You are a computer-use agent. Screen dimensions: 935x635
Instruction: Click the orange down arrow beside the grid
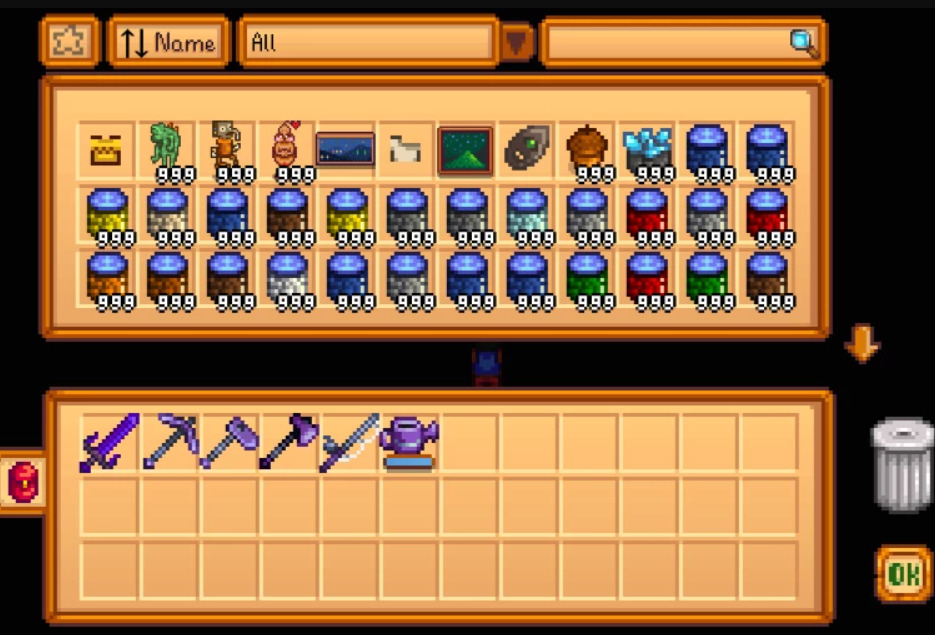861,346
